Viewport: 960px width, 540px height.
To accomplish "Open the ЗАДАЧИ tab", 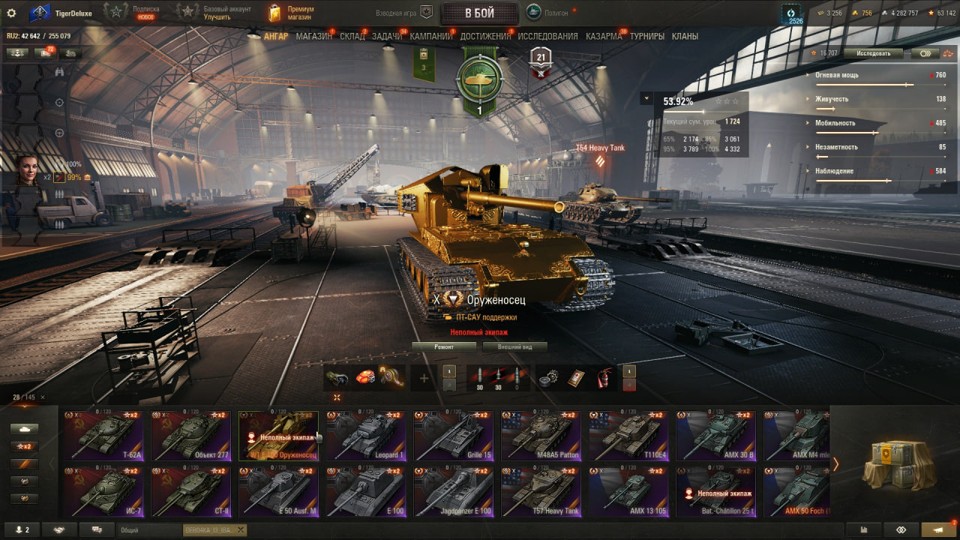I will point(387,36).
